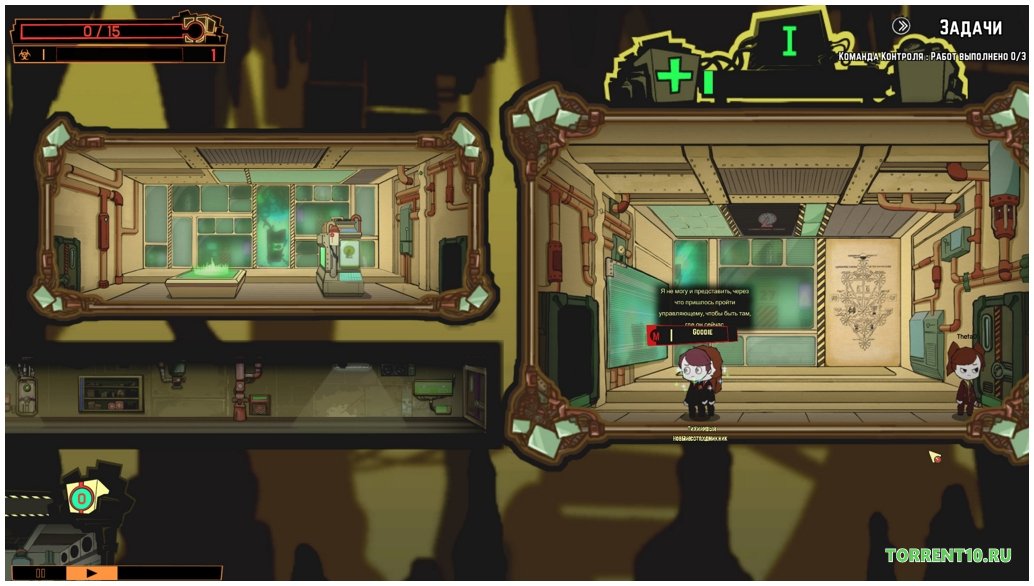Collapse the ЗАДАЧИ panel using the double-arrow icon
The image size is (1034, 586).
point(903,27)
